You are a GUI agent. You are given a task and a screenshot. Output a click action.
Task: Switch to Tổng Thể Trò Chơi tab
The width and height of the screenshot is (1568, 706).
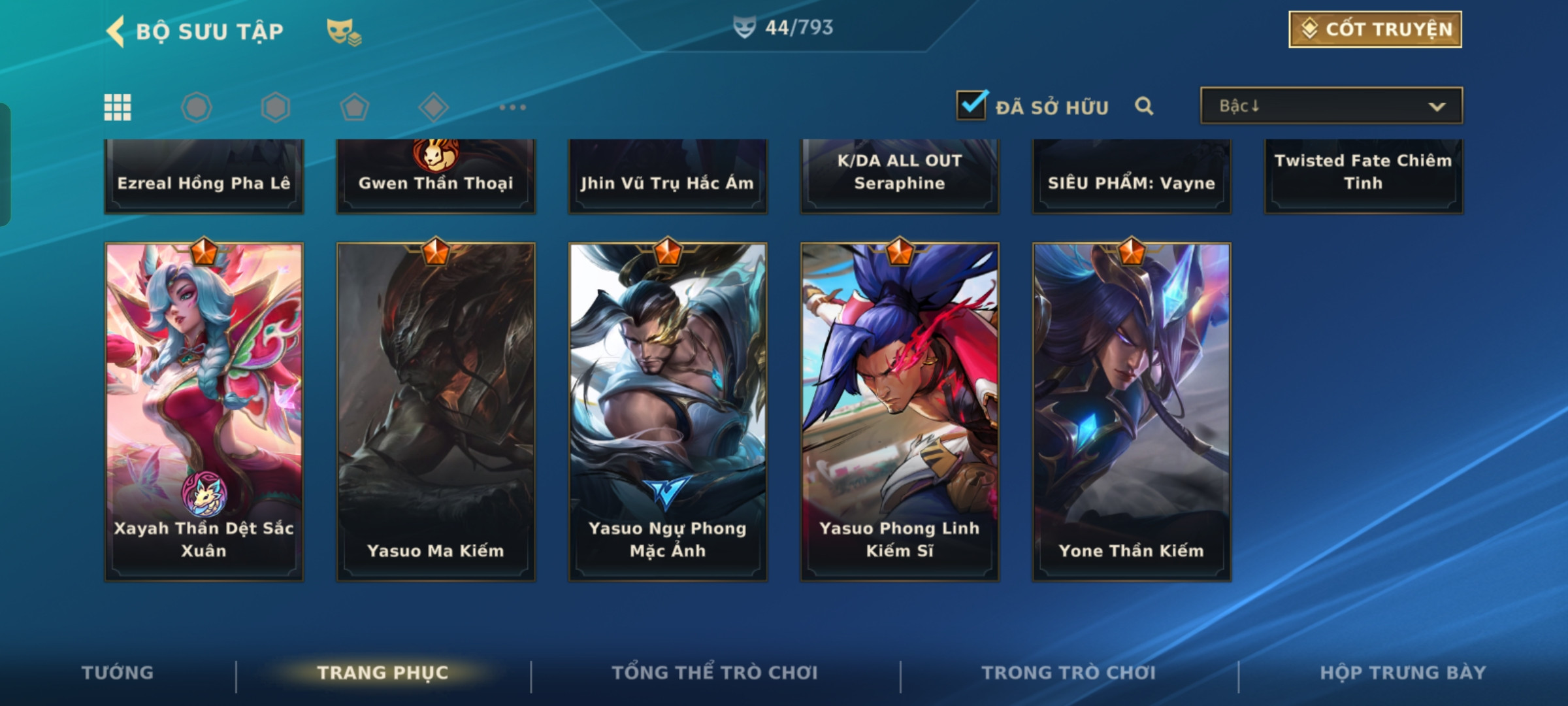click(715, 673)
